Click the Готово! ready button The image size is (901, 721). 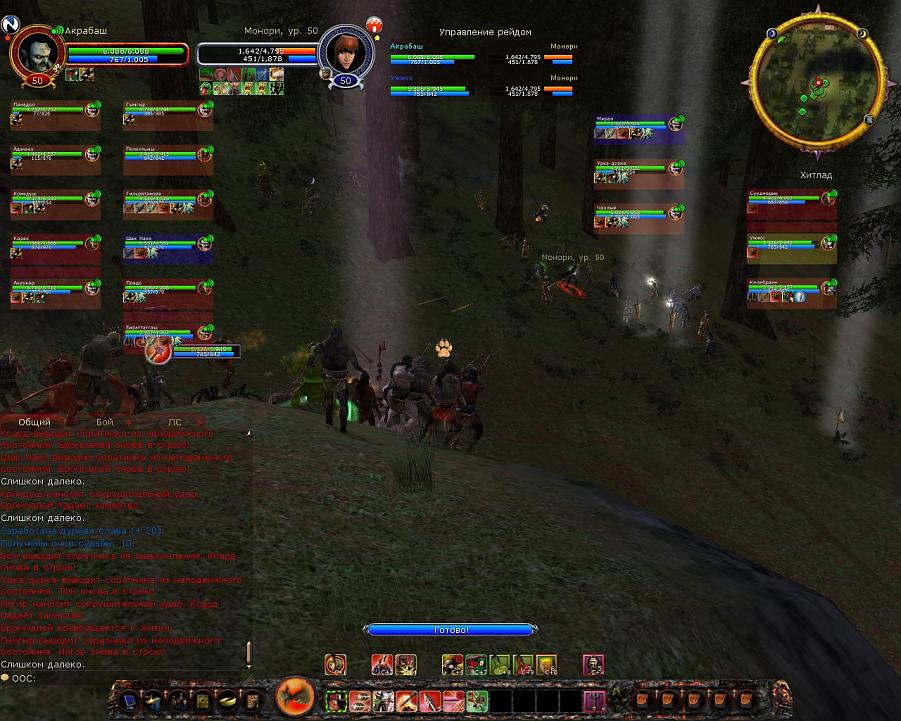[x=452, y=630]
